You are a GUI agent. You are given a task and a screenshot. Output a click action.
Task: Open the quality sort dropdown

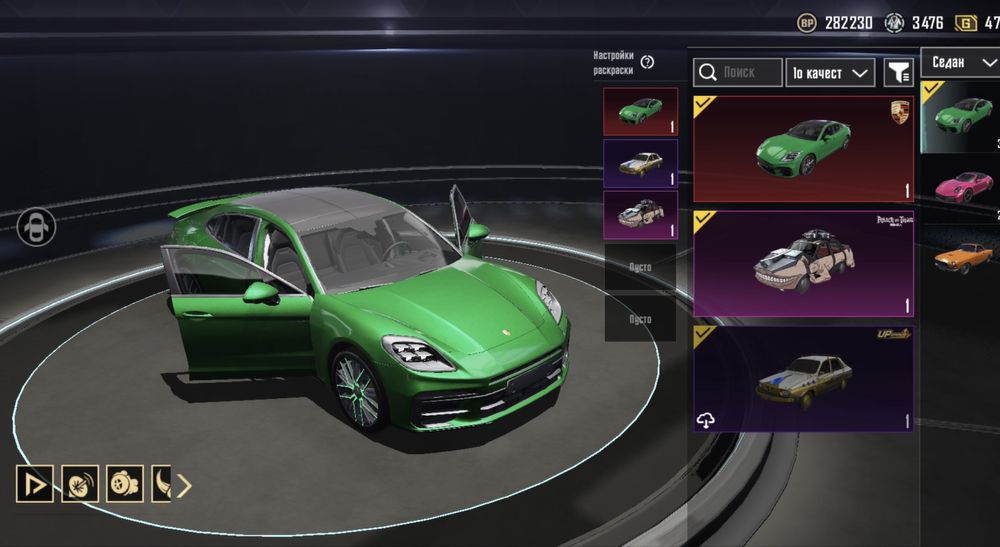pyautogui.click(x=830, y=73)
